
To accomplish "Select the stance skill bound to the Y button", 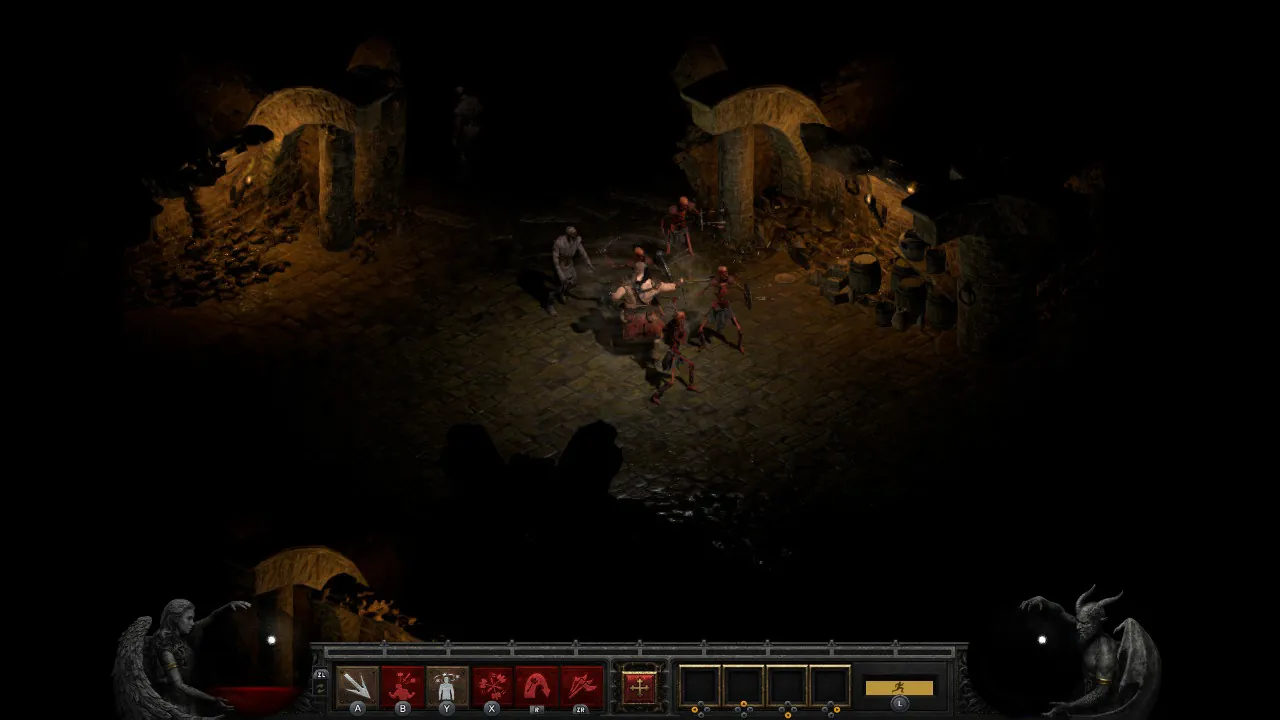I will tap(446, 685).
